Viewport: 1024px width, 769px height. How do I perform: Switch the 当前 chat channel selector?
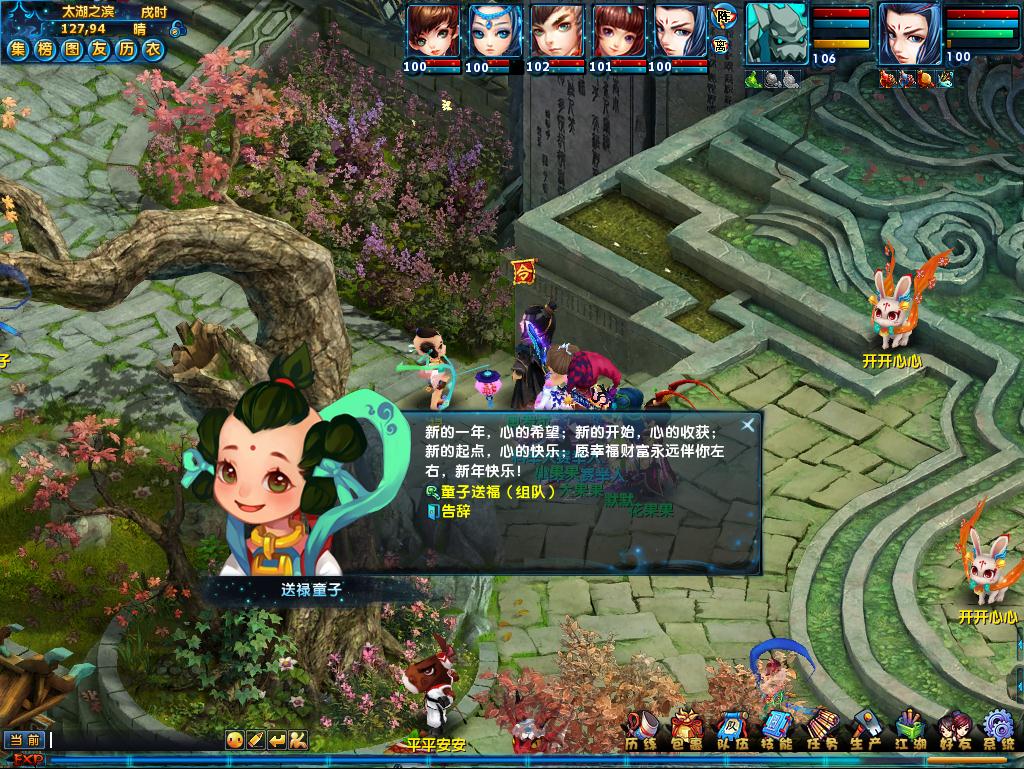coord(25,740)
